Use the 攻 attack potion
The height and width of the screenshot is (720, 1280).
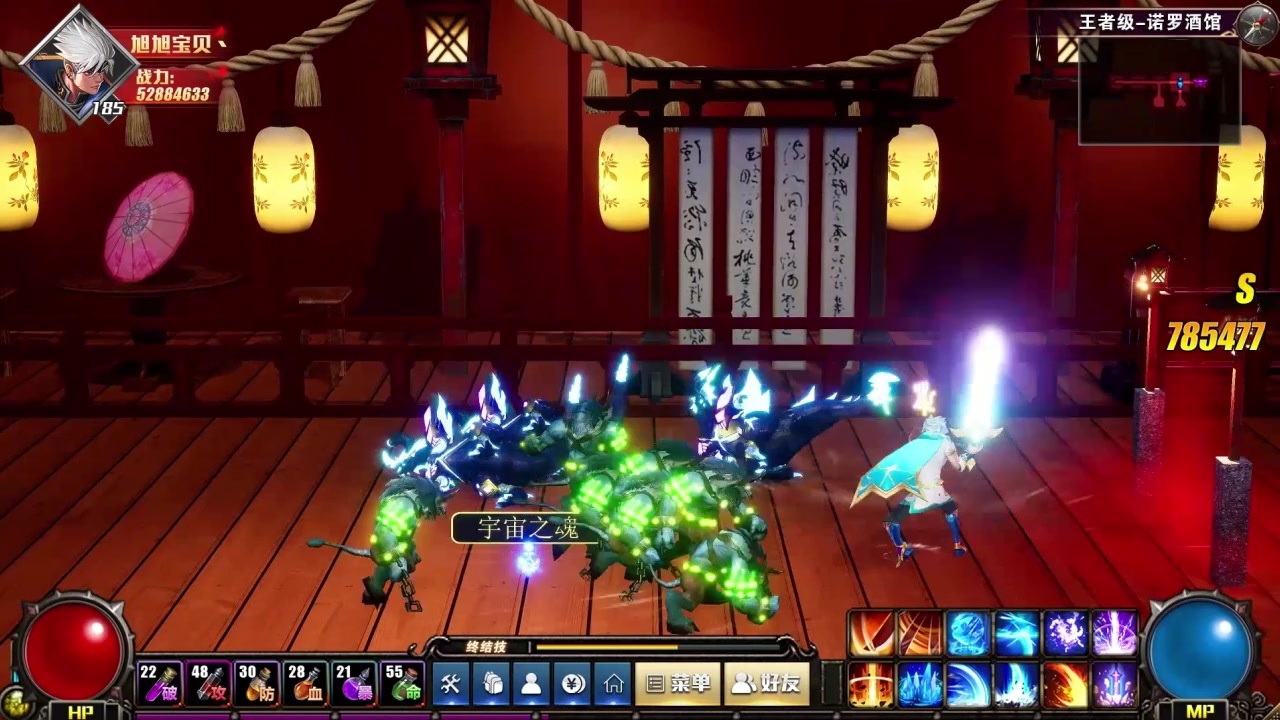point(208,683)
